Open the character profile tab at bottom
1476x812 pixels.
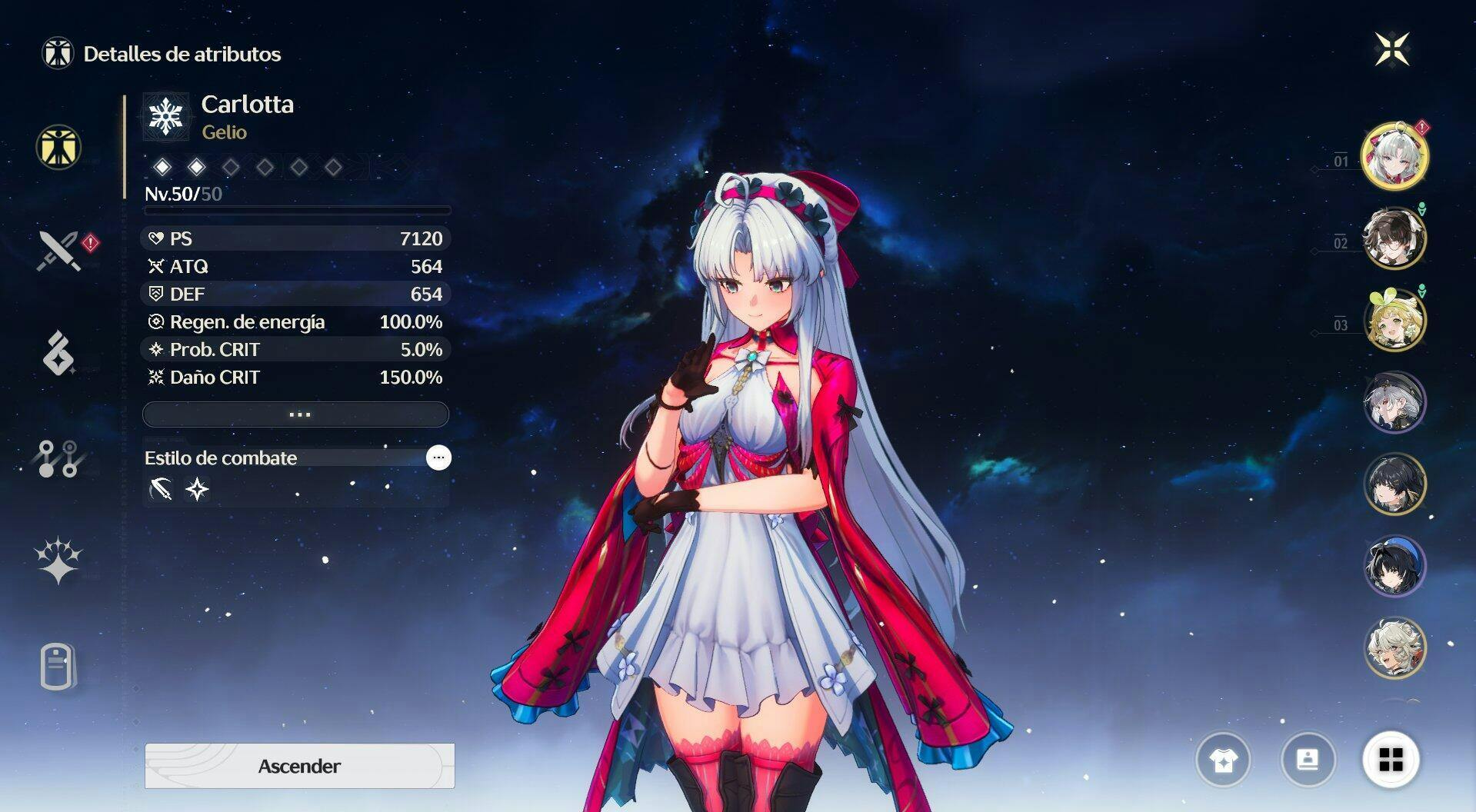coord(58,666)
